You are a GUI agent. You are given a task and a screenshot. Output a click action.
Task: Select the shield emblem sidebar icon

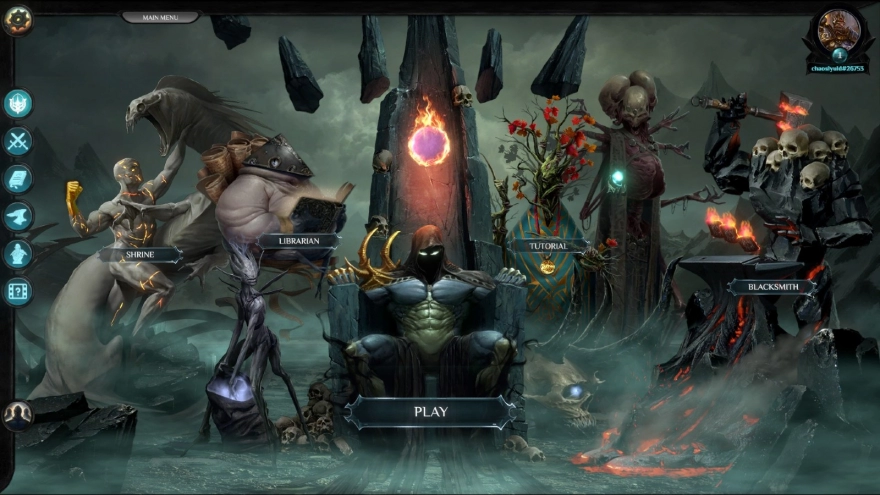19,104
